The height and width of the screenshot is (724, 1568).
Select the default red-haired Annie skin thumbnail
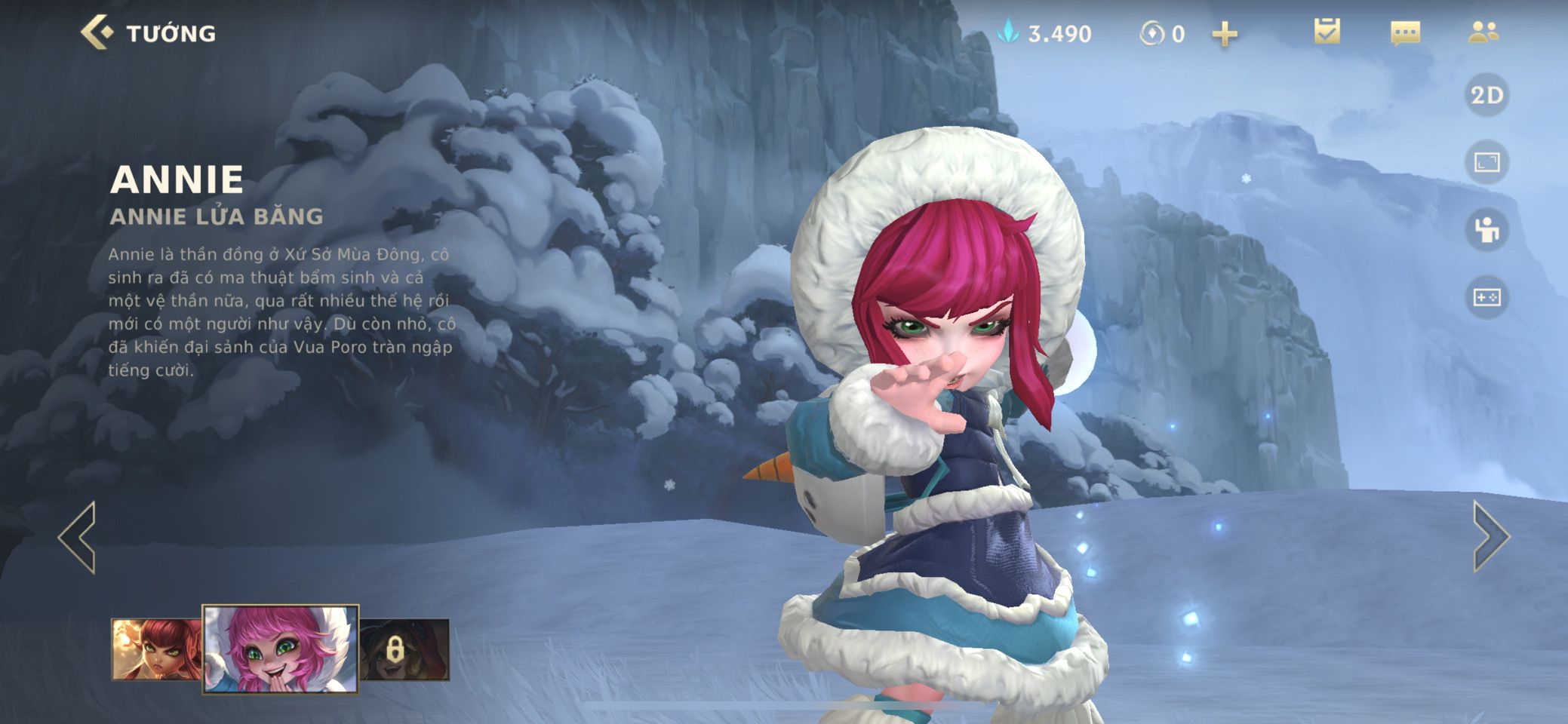pyautogui.click(x=157, y=649)
